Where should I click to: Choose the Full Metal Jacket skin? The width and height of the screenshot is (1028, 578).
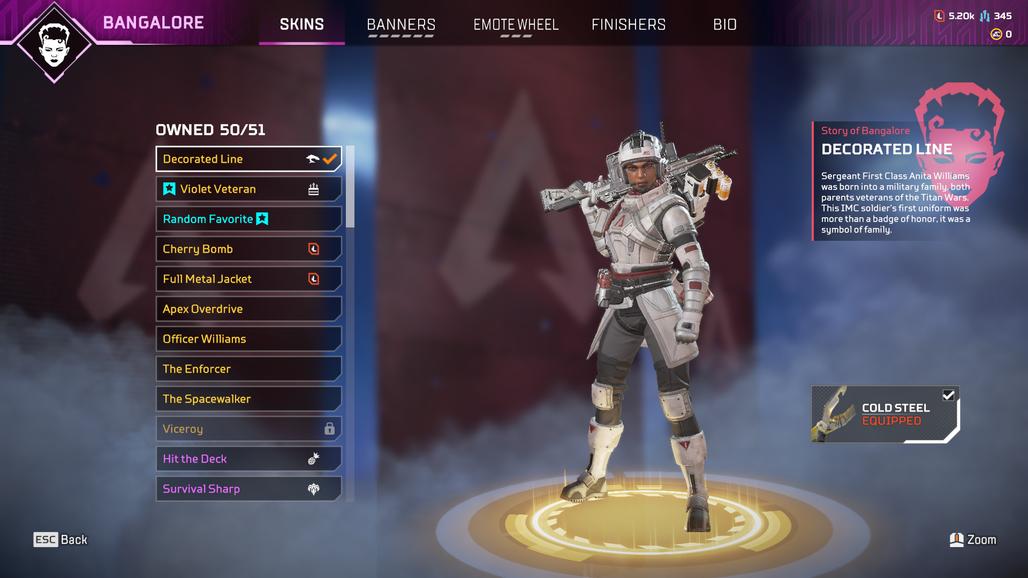pyautogui.click(x=248, y=279)
